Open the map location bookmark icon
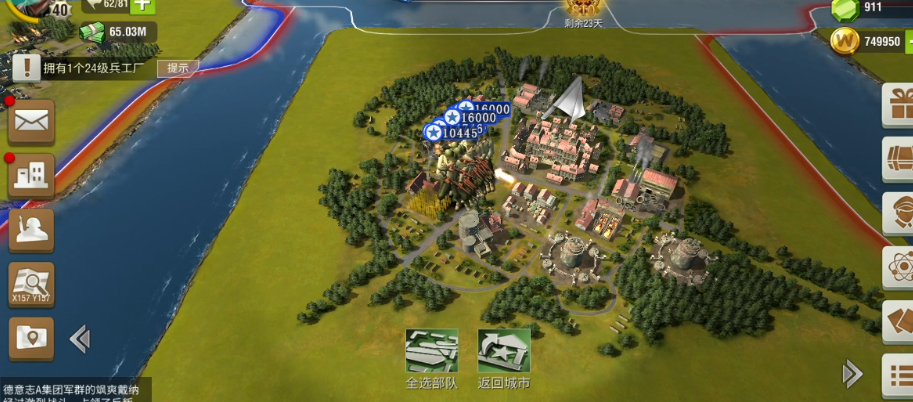The height and width of the screenshot is (402, 913). (x=31, y=339)
